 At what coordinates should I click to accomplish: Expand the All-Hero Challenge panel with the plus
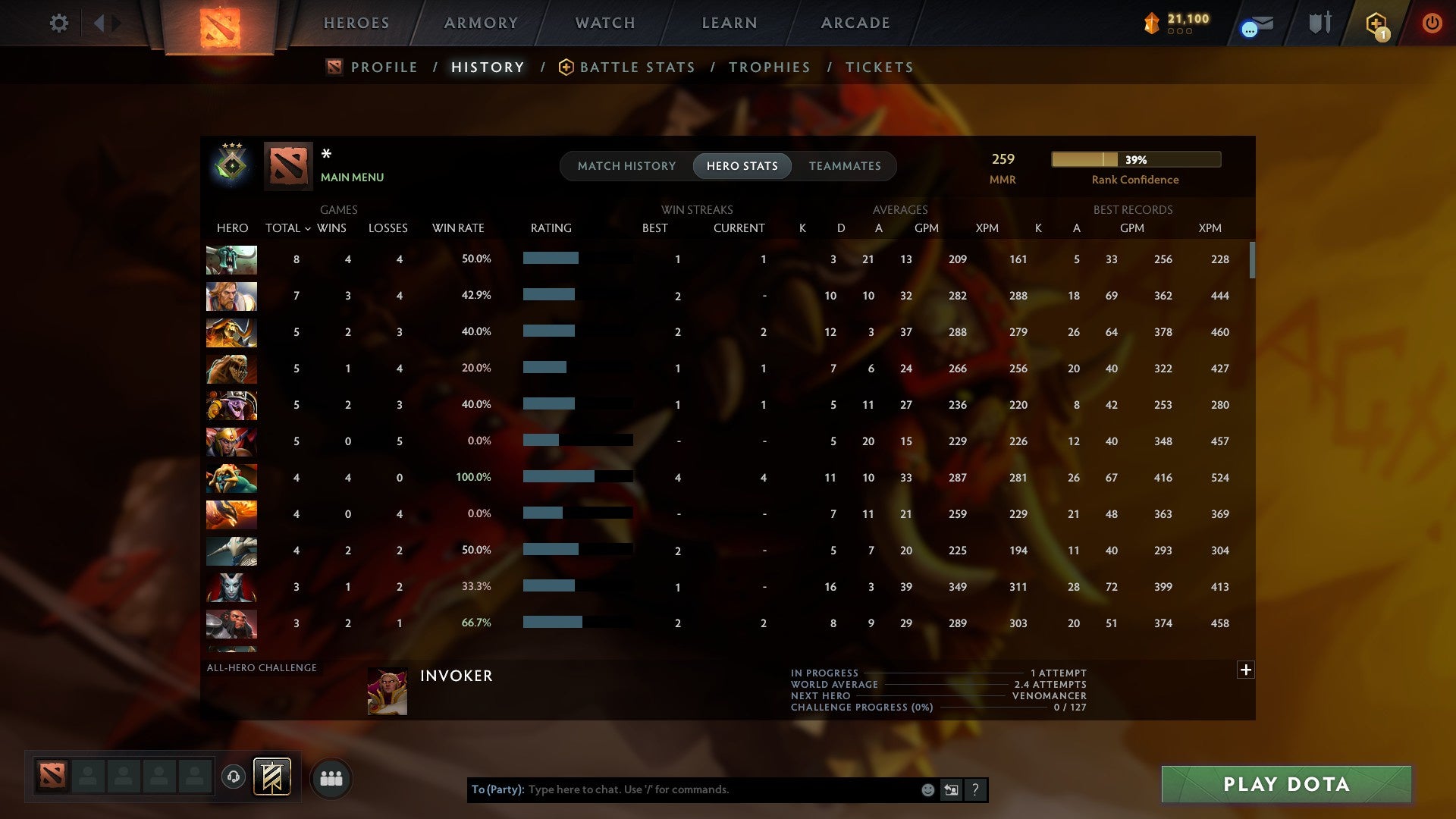[1246, 670]
